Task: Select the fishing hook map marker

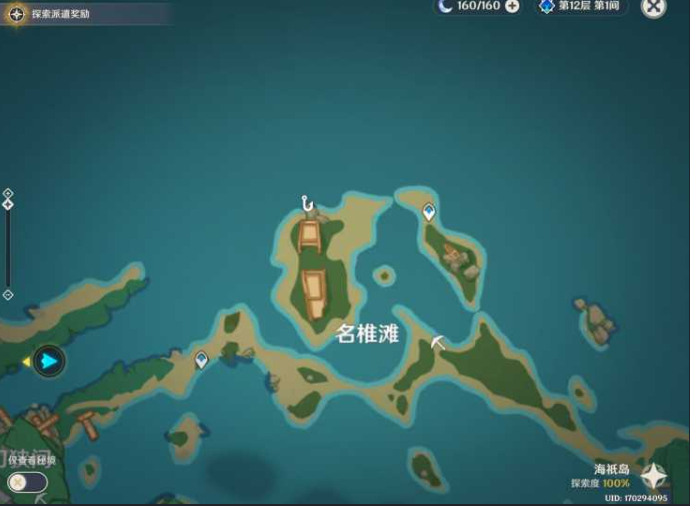Action: (x=308, y=204)
